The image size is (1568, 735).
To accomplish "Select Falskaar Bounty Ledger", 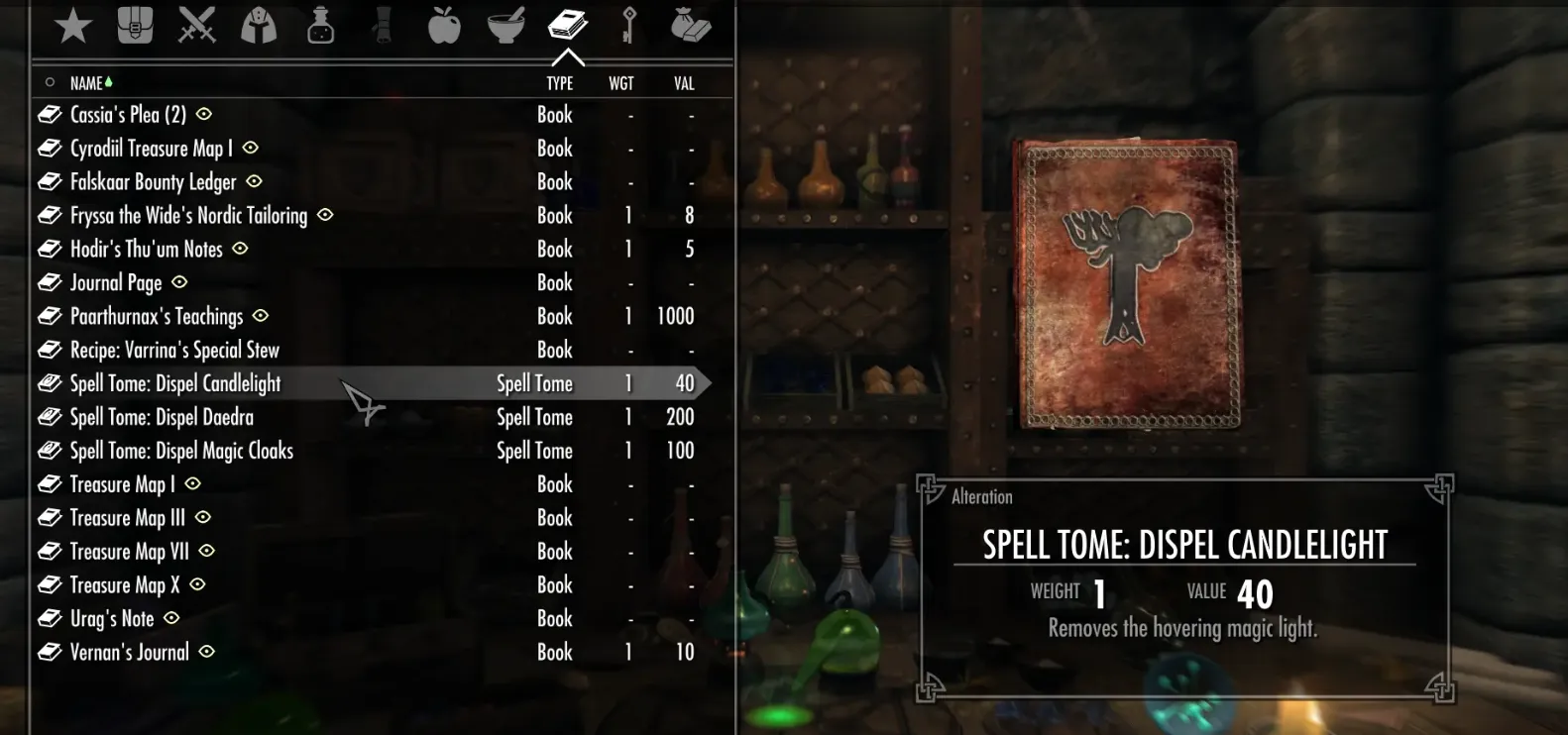I will tap(153, 182).
